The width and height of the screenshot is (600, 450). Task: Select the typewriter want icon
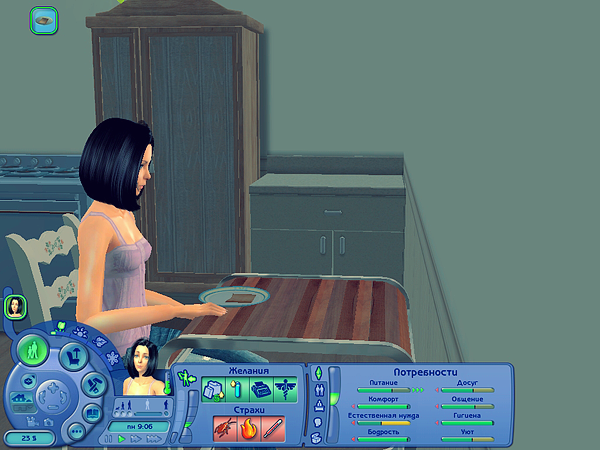tap(261, 388)
